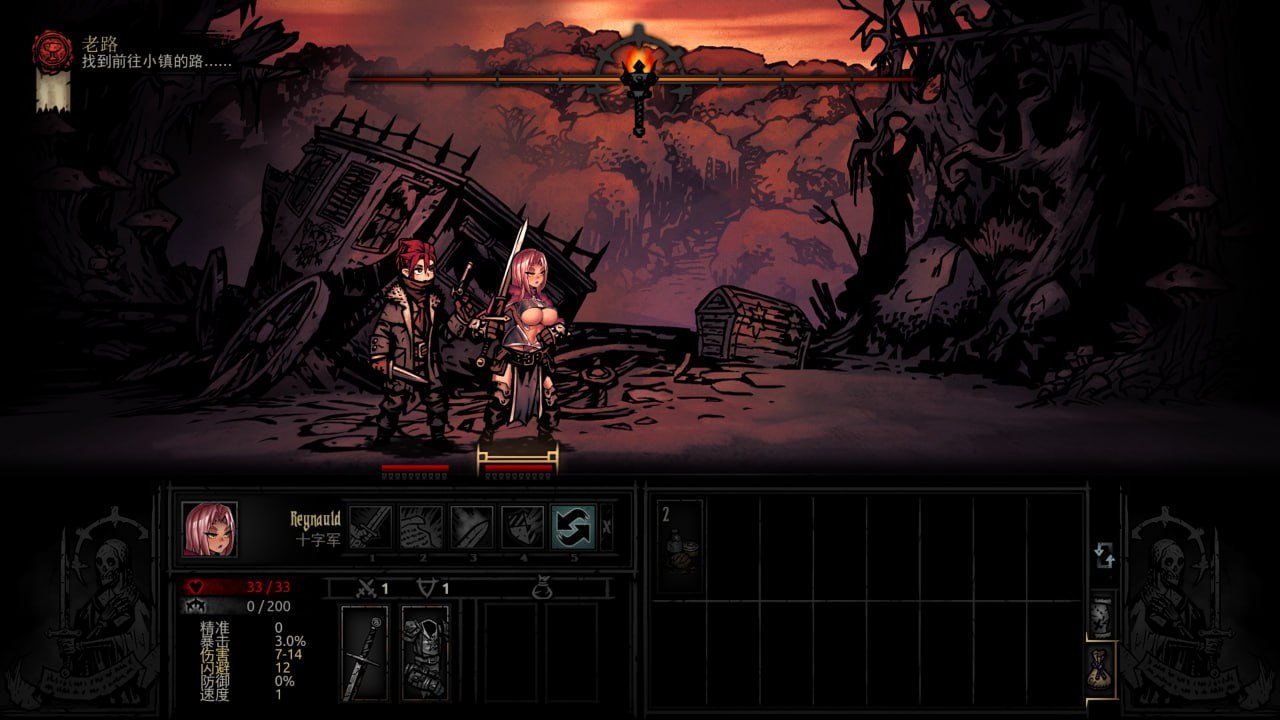The image size is (1280, 720).
Task: Select the Smite skill in slot 1
Action: 373,527
